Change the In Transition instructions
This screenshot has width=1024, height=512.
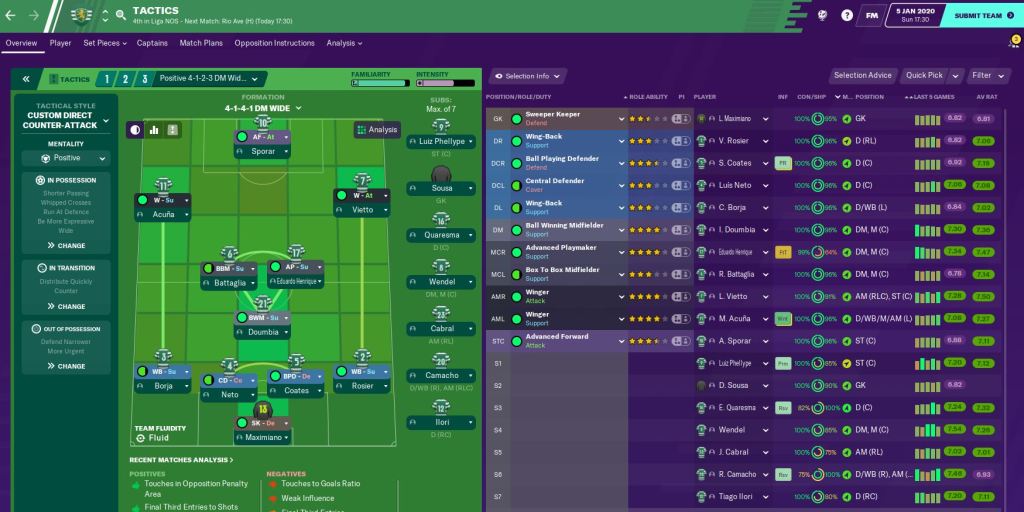click(x=67, y=306)
